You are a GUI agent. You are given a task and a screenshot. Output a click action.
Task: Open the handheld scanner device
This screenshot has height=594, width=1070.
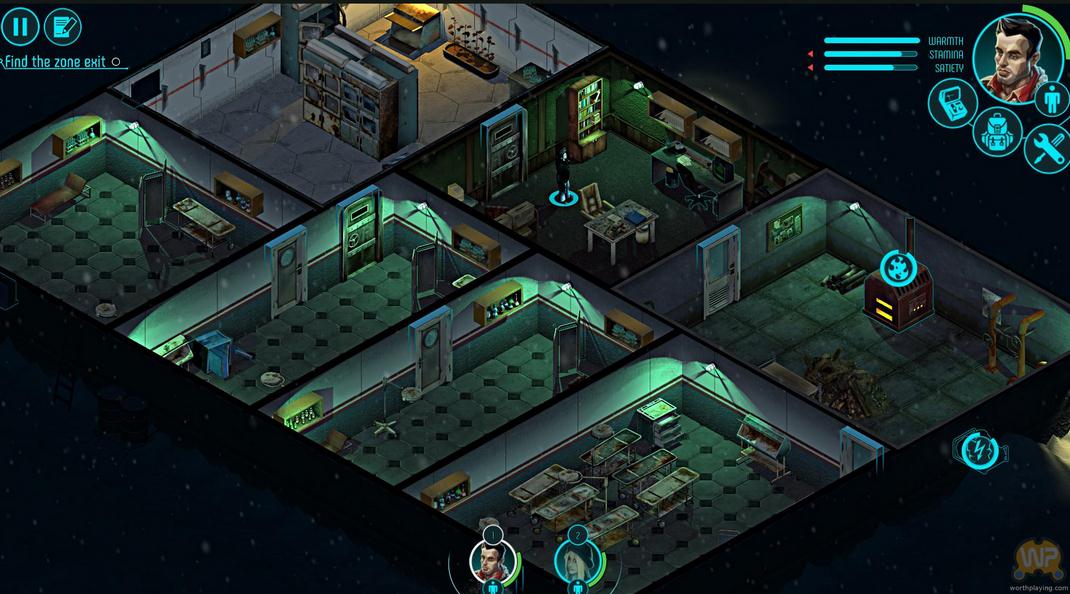click(x=953, y=103)
